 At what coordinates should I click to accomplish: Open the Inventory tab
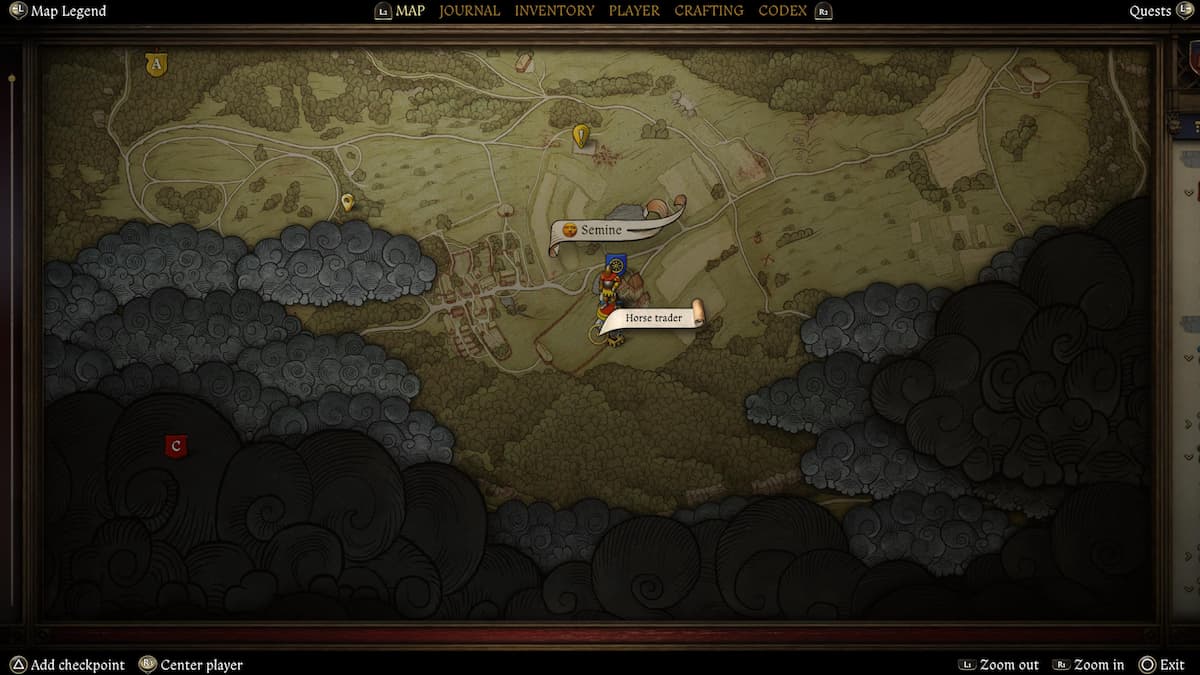pos(554,11)
